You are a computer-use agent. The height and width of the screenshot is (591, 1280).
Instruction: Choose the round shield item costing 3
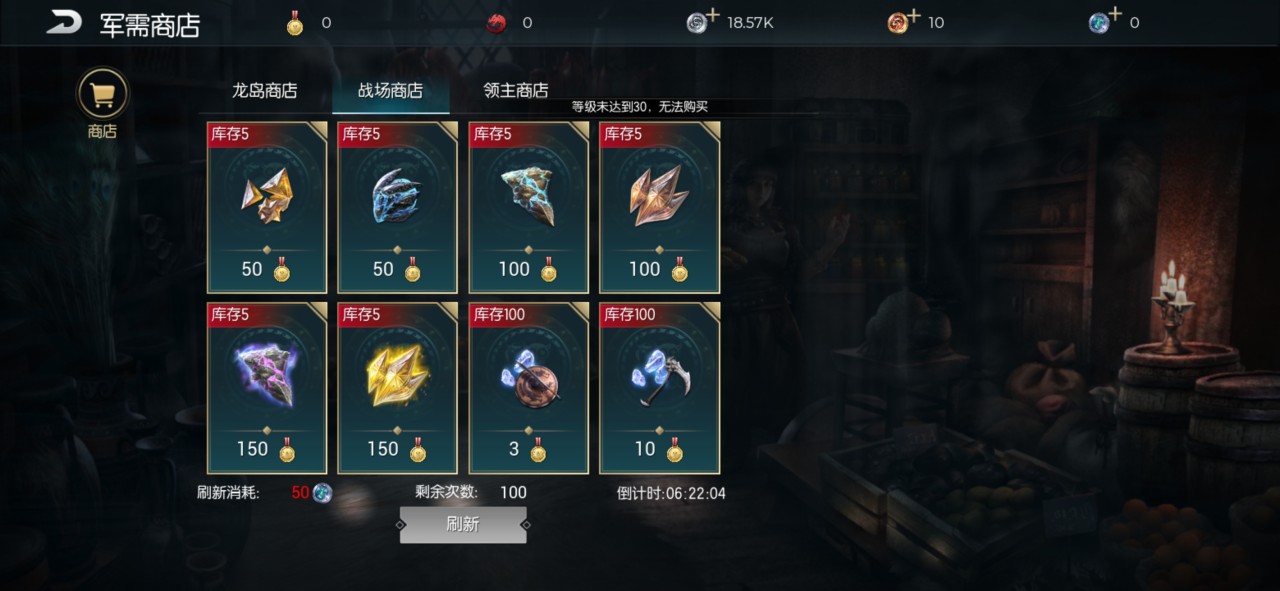pos(529,387)
